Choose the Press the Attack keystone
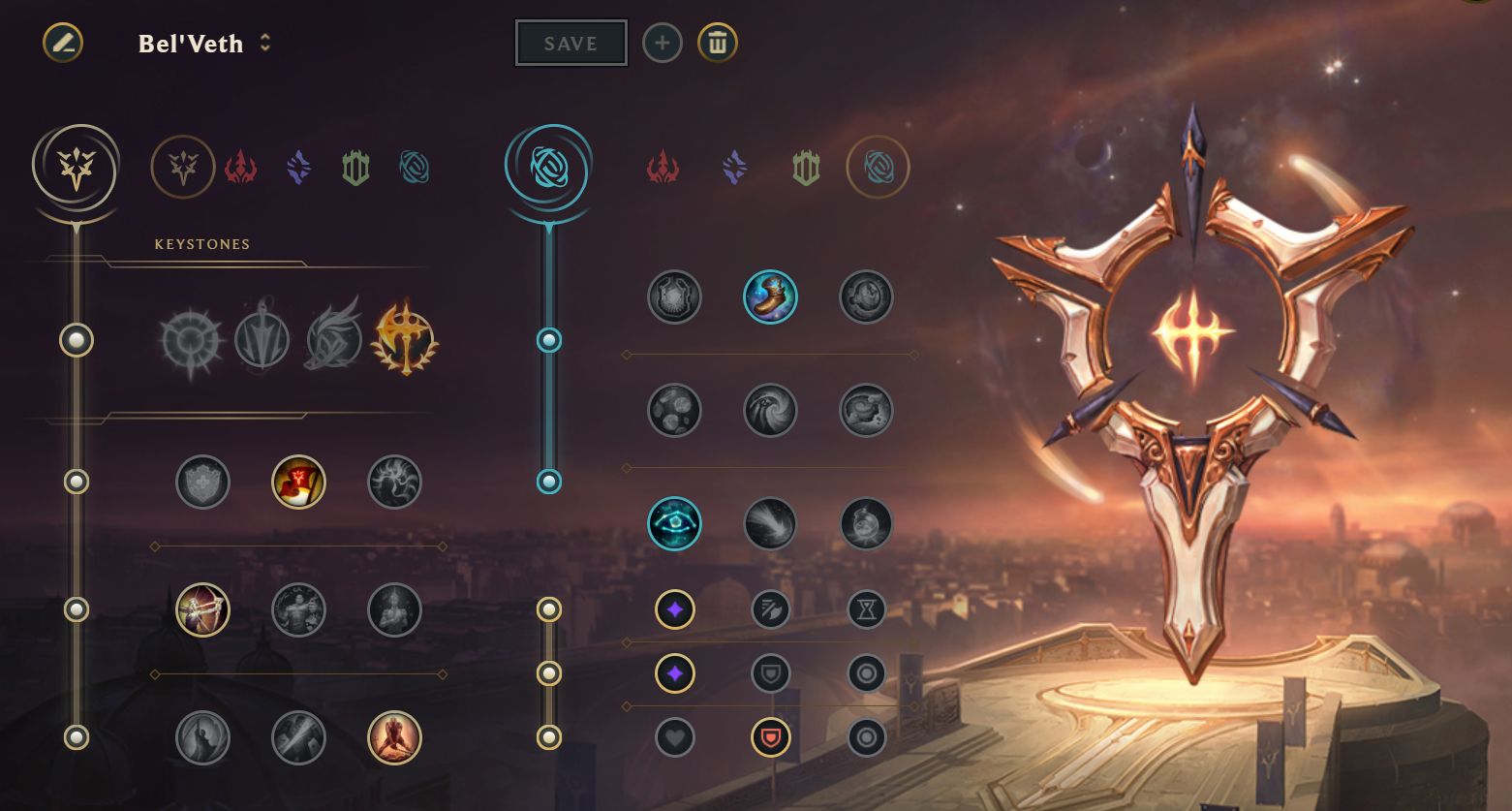Viewport: 1512px width, 811px height. pyautogui.click(x=192, y=341)
